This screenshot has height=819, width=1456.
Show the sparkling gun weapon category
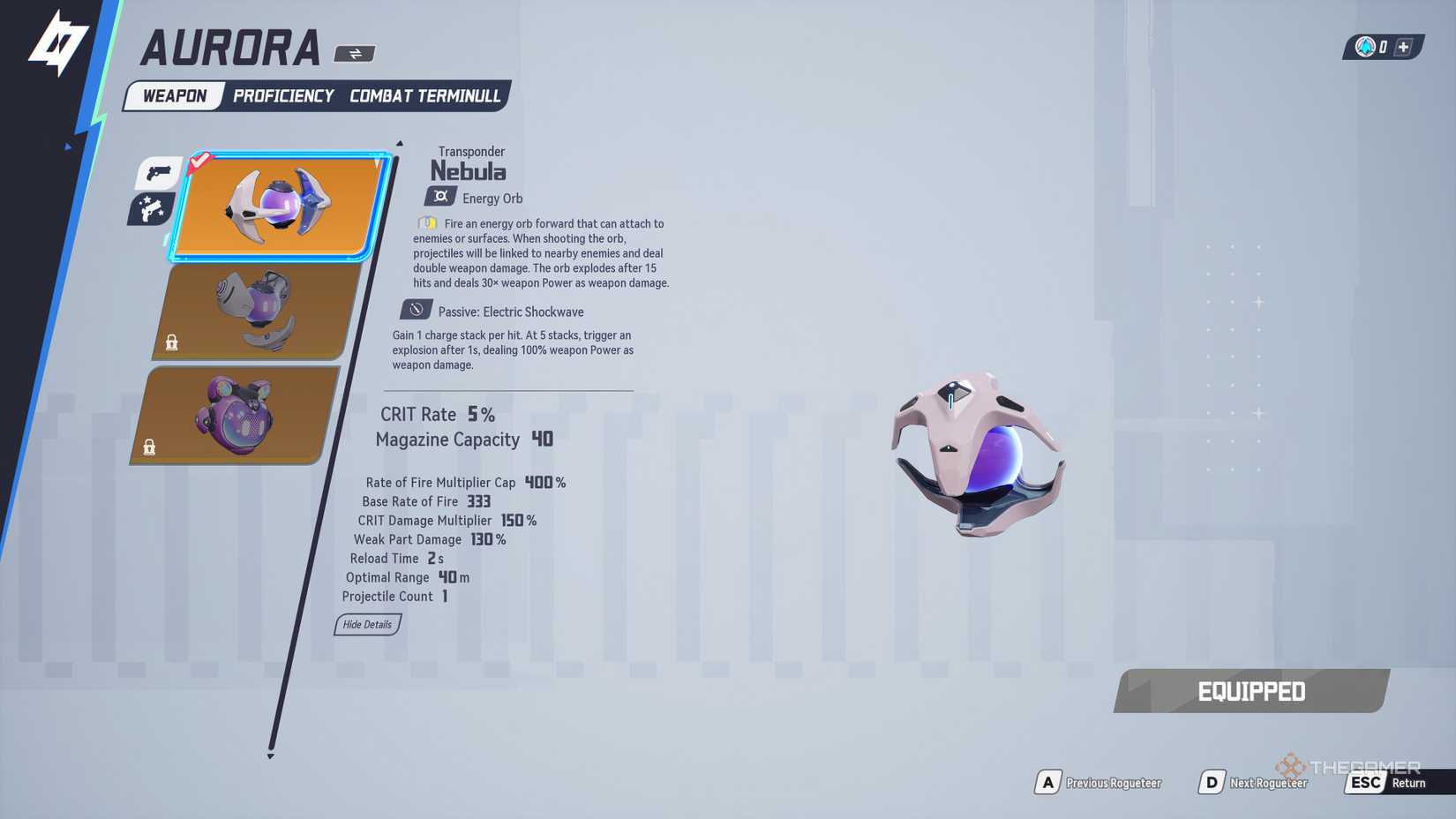pos(151,210)
